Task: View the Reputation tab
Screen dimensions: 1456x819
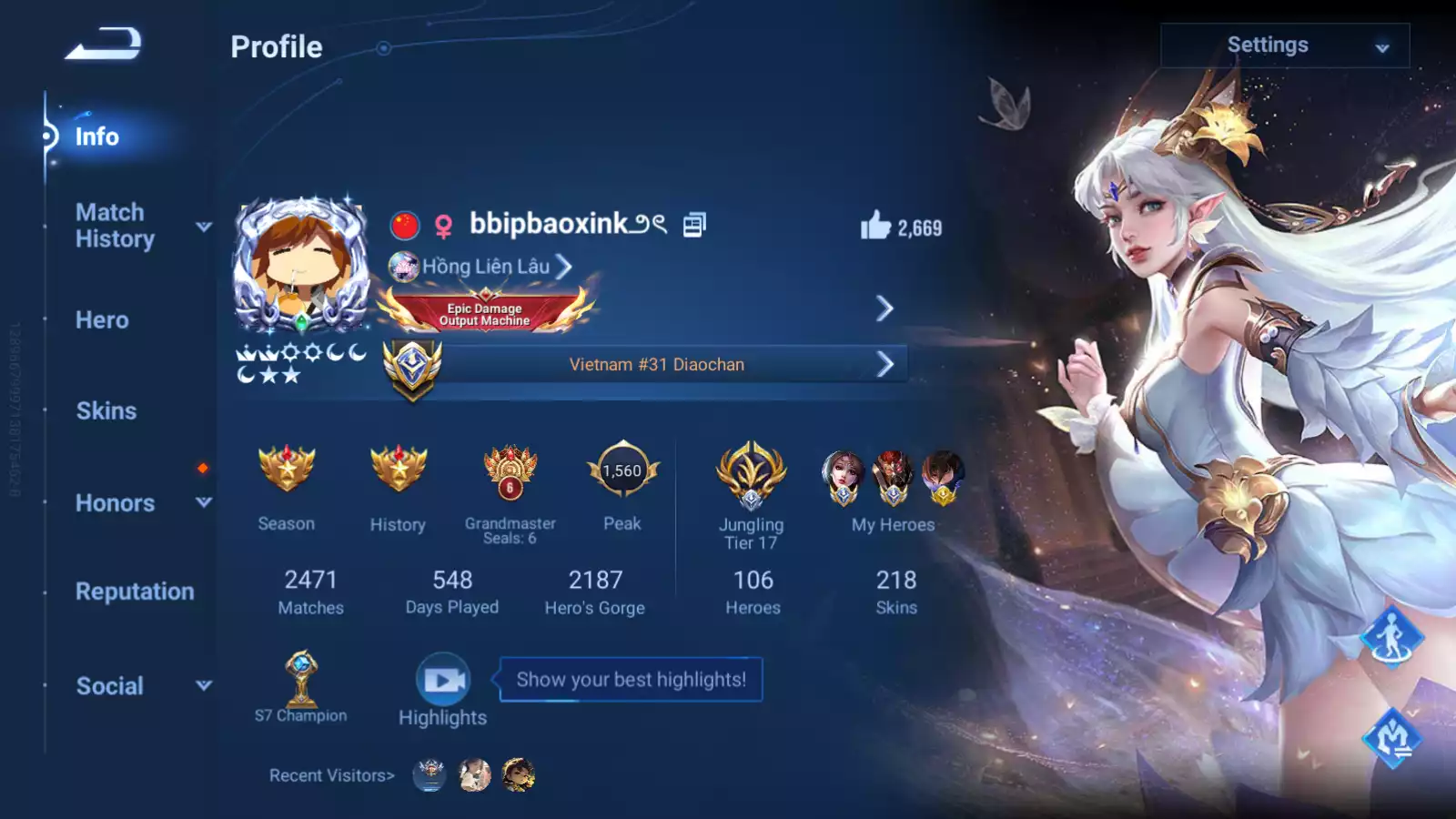Action: coord(135,591)
